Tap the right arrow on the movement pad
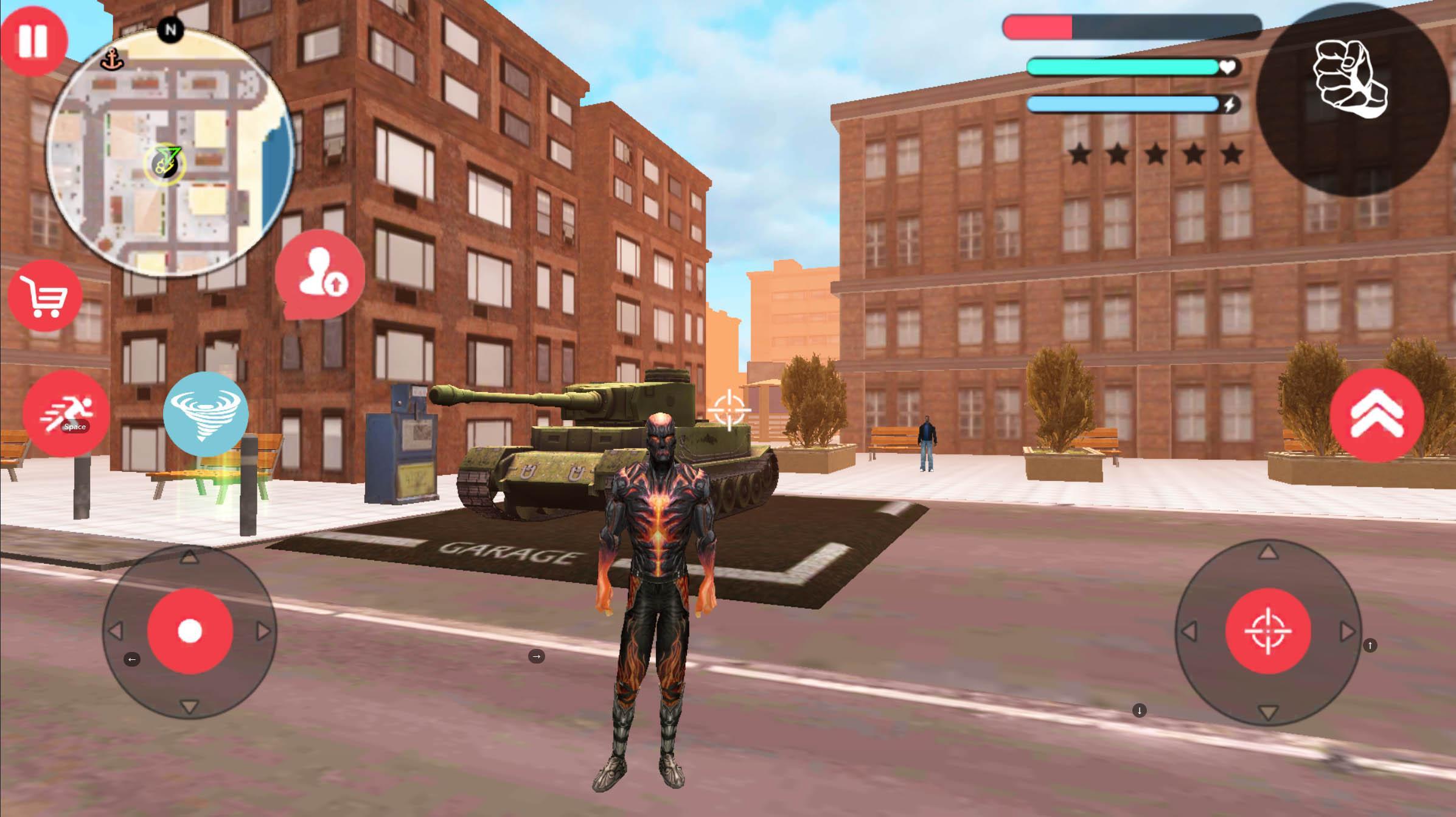 pos(263,631)
